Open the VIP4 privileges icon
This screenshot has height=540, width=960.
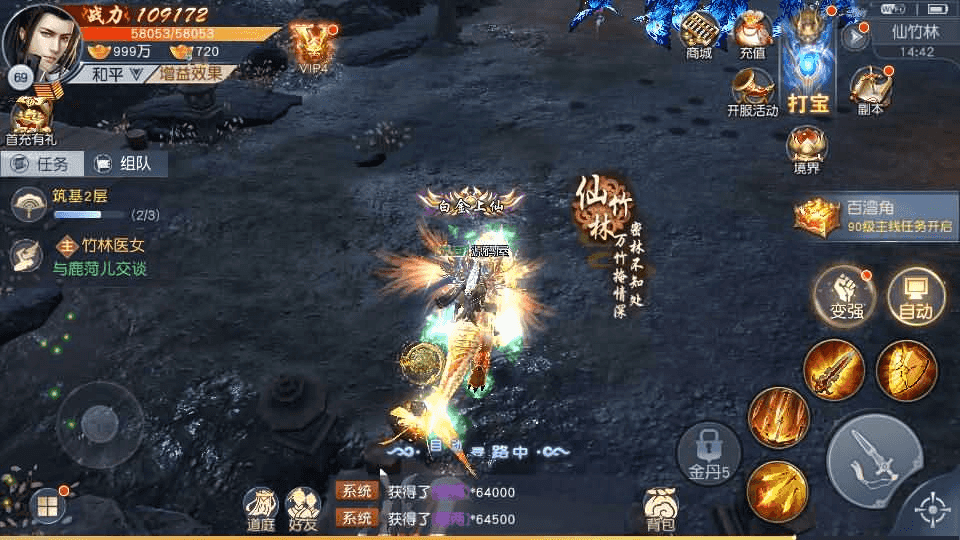pyautogui.click(x=313, y=45)
